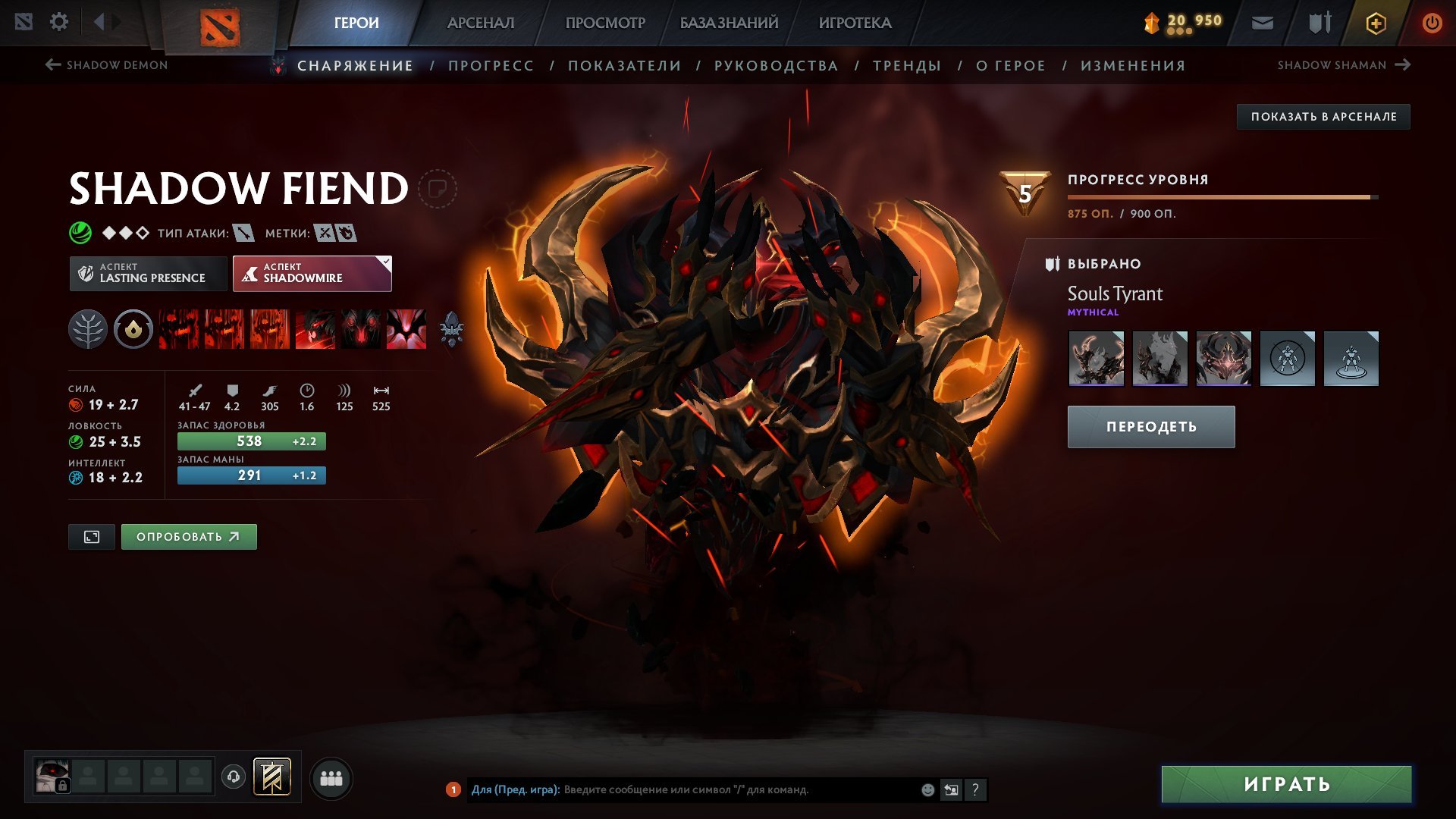The image size is (1456, 819).
Task: Click the voice chat headset icon
Action: tap(235, 777)
